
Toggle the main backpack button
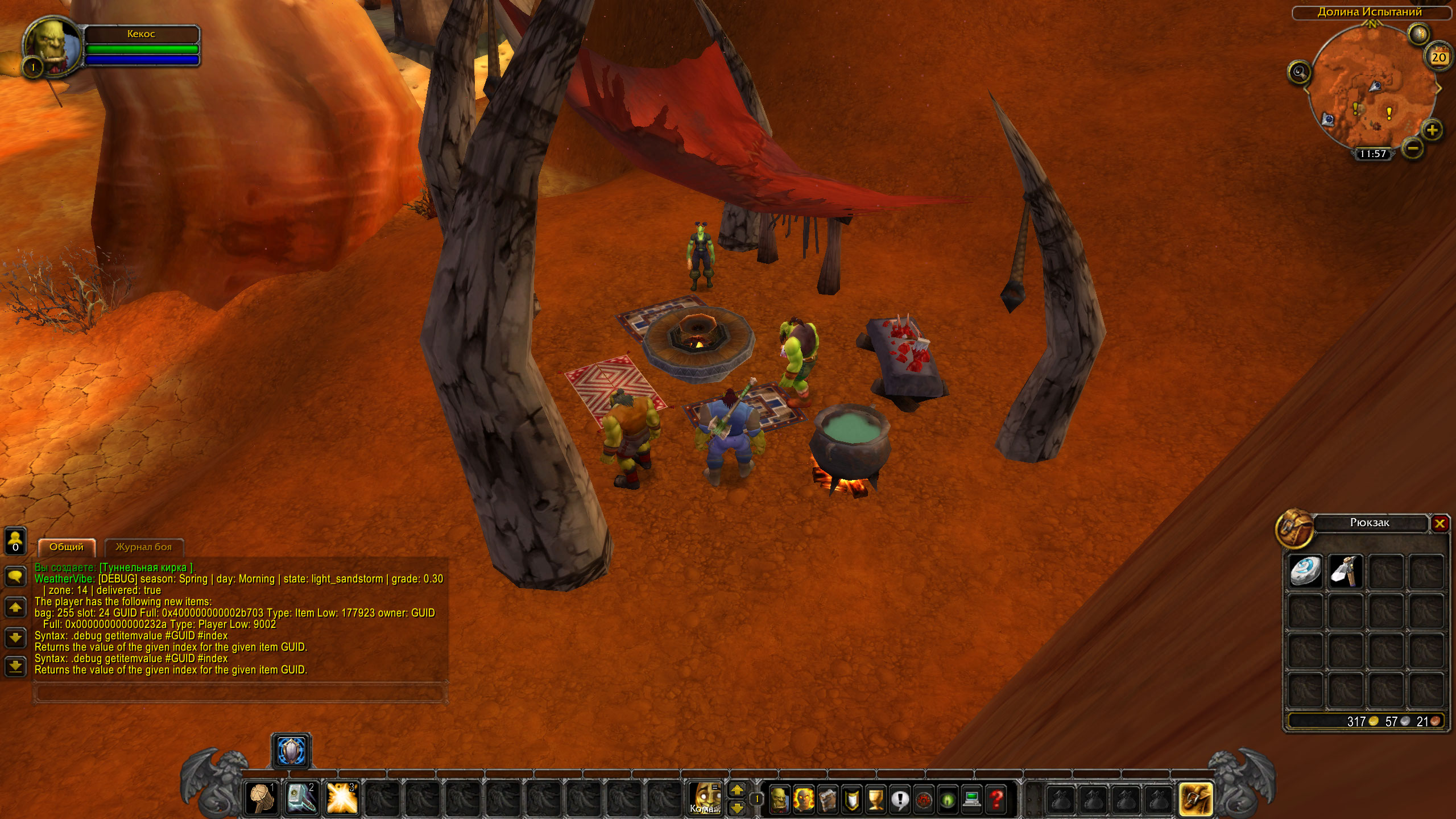1196,799
